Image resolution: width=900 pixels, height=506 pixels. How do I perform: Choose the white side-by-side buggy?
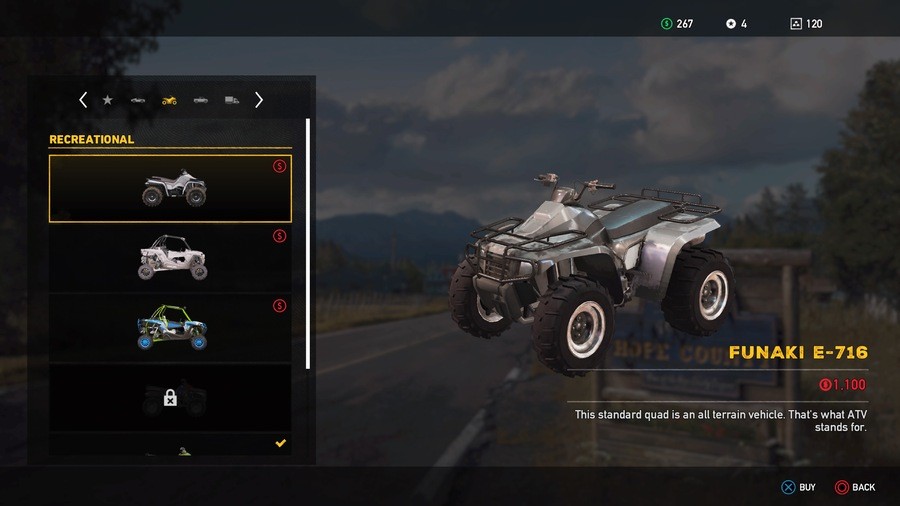click(x=170, y=258)
